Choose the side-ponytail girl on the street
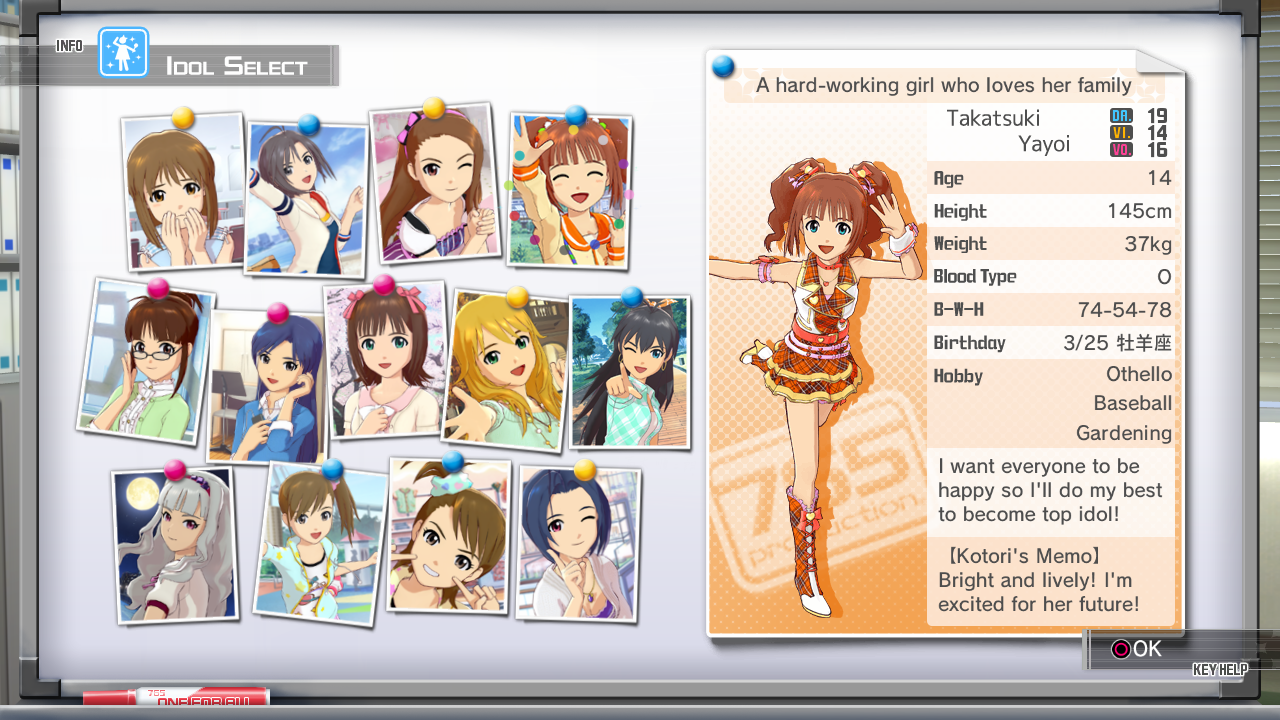 pyautogui.click(x=320, y=545)
